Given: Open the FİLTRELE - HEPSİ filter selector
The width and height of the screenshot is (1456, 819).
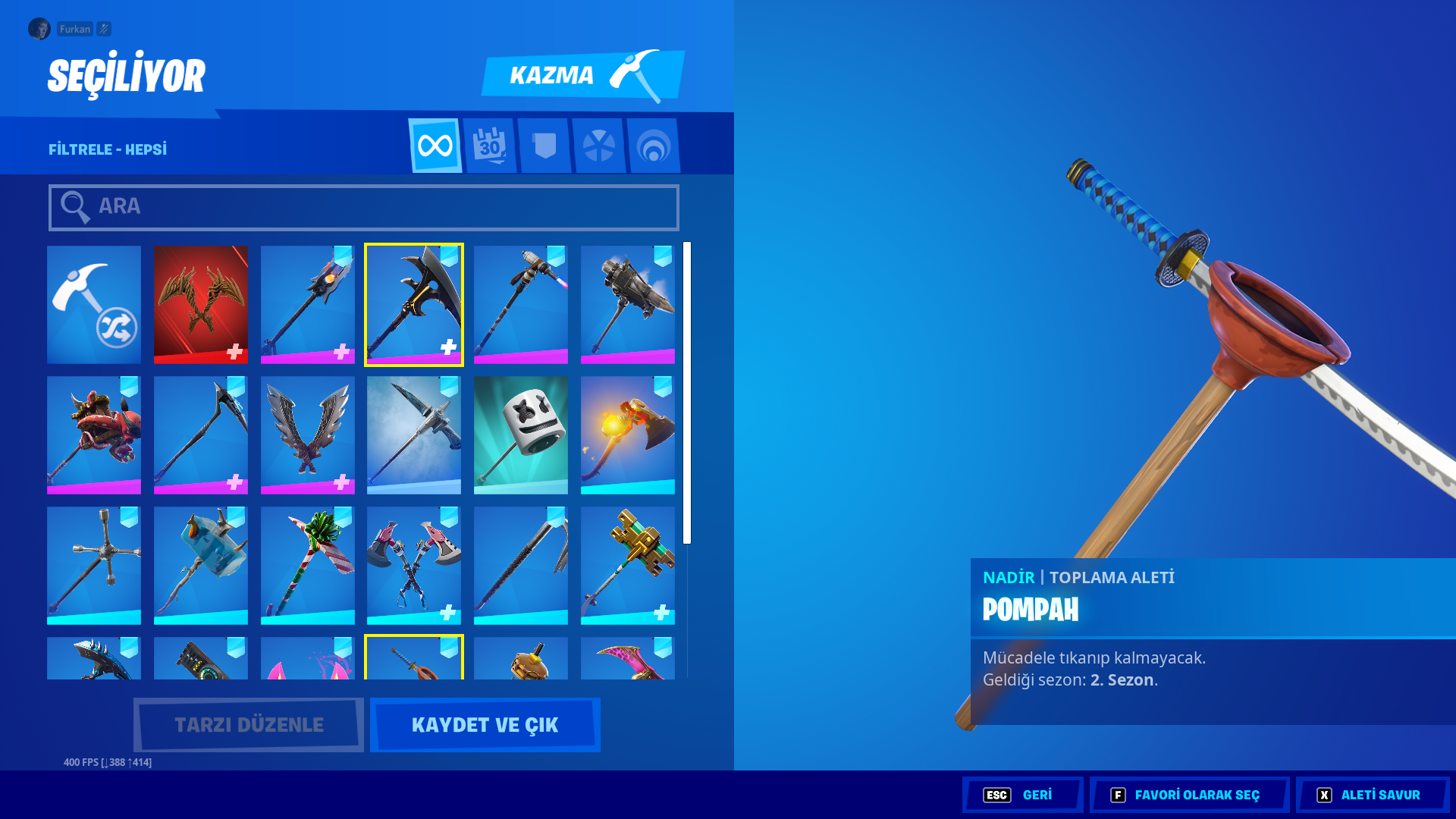Looking at the screenshot, I should 107,149.
